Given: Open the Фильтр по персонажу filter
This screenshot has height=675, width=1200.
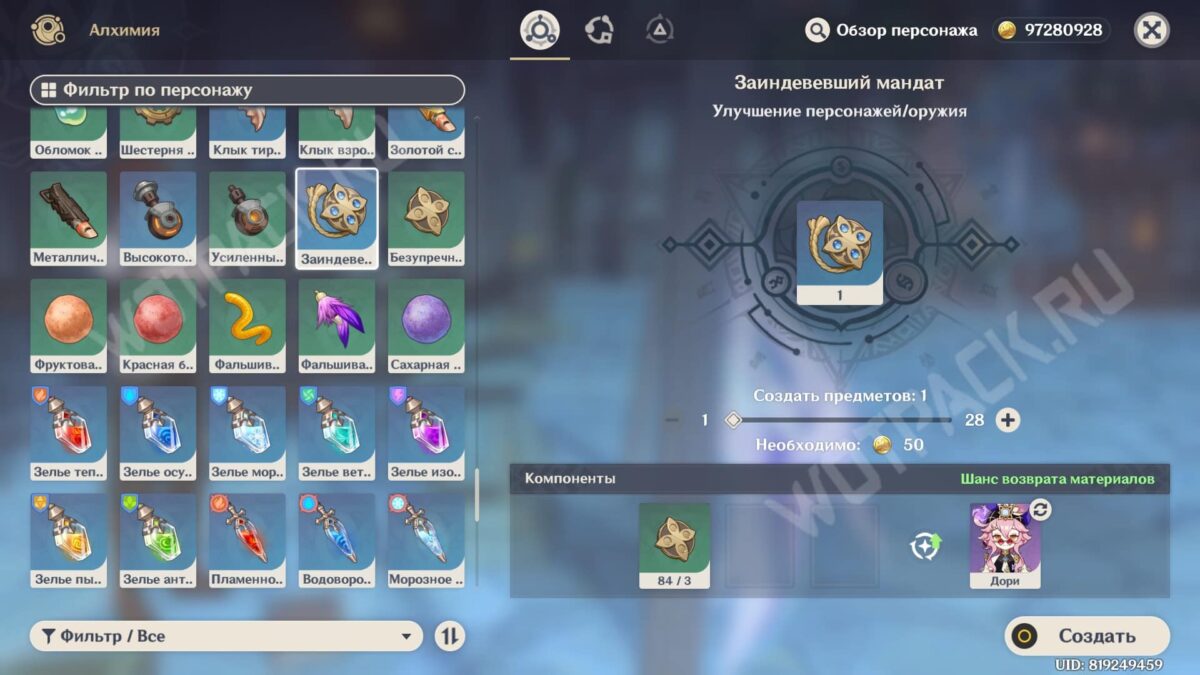Looking at the screenshot, I should [x=248, y=90].
